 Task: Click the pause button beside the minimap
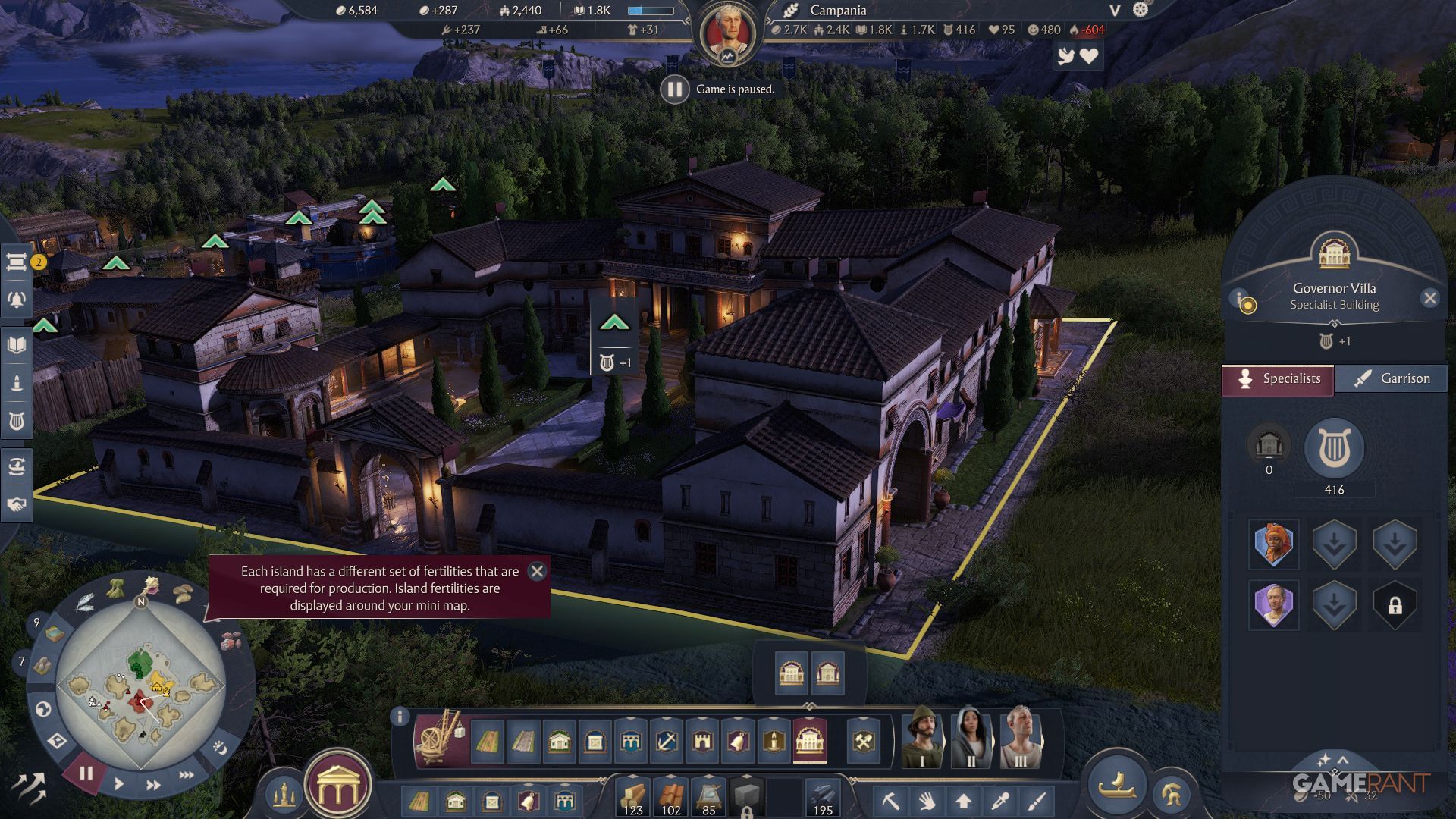[x=86, y=773]
